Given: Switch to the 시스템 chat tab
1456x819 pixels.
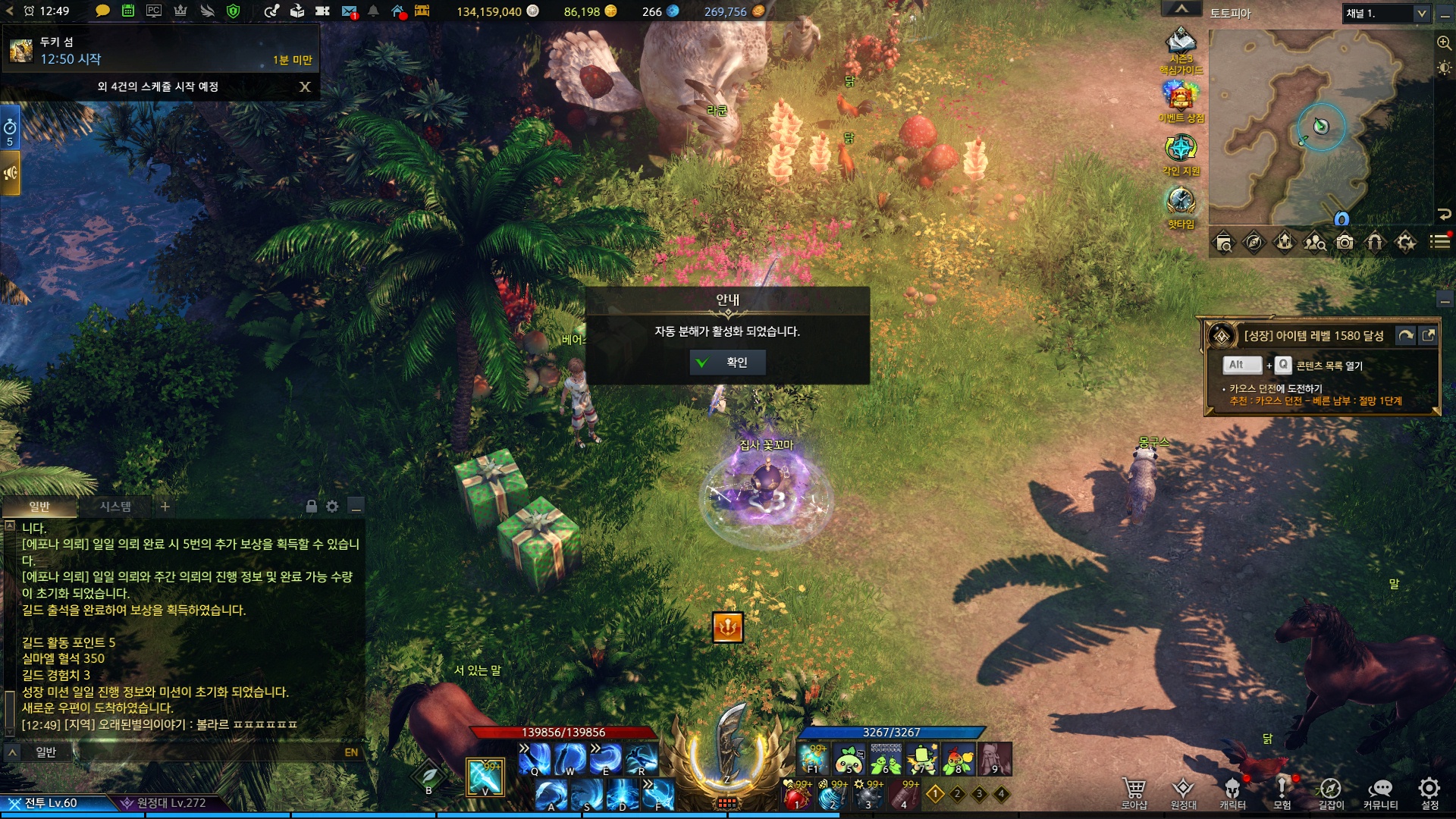Looking at the screenshot, I should tap(115, 506).
